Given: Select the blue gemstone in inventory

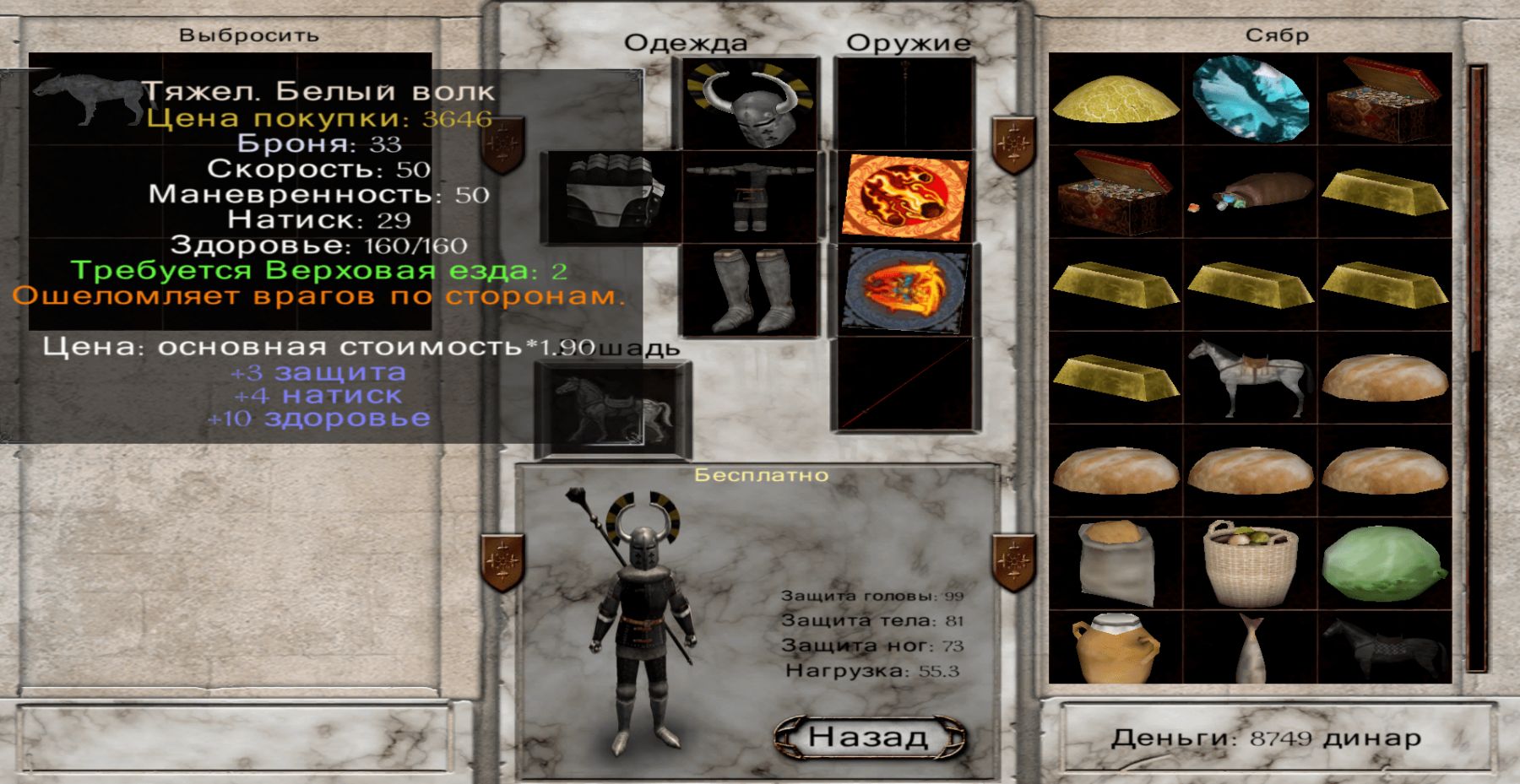Looking at the screenshot, I should point(1250,100).
